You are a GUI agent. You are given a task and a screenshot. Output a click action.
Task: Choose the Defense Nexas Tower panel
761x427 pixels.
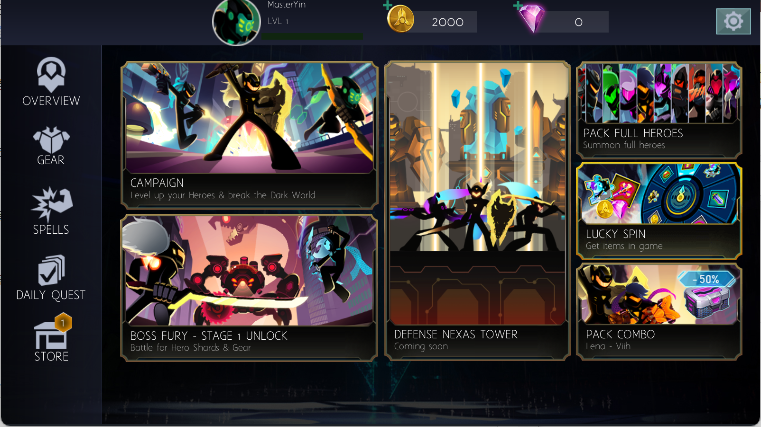(477, 210)
